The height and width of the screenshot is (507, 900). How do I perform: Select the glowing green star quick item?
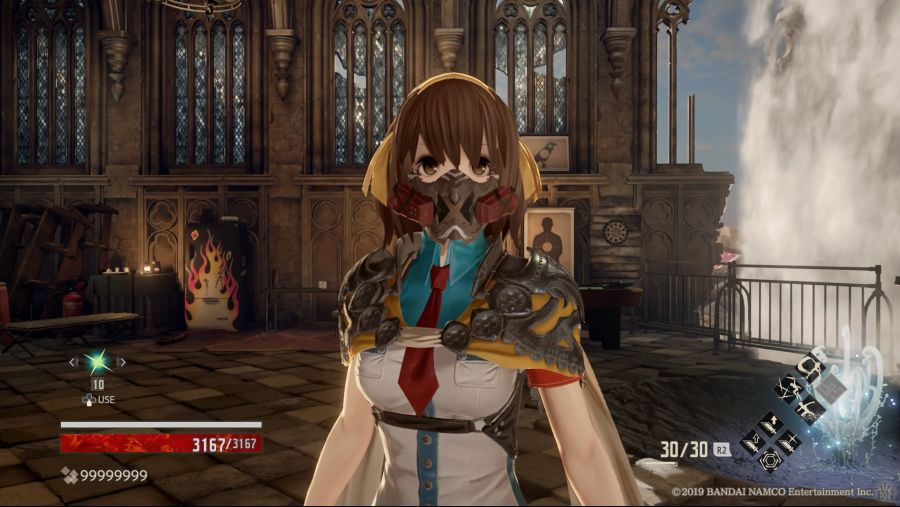(x=98, y=362)
